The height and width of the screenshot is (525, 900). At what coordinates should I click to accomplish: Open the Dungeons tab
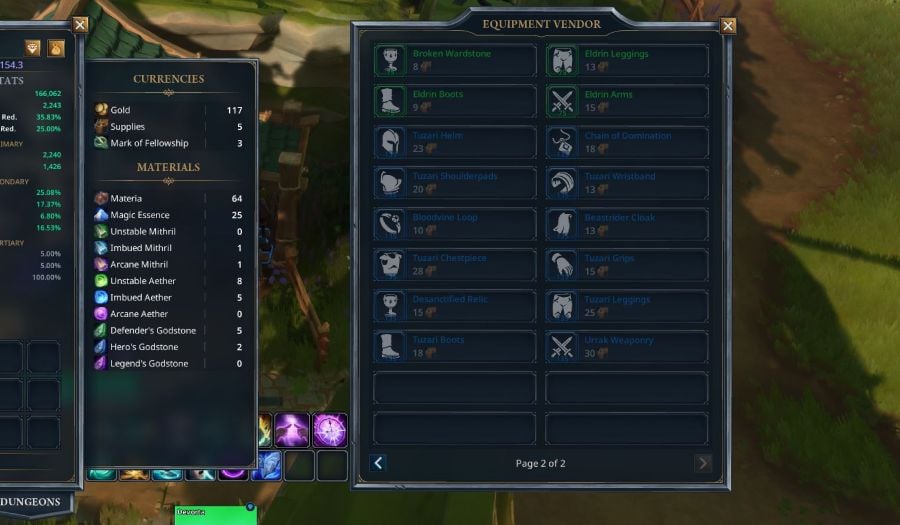[x=30, y=502]
